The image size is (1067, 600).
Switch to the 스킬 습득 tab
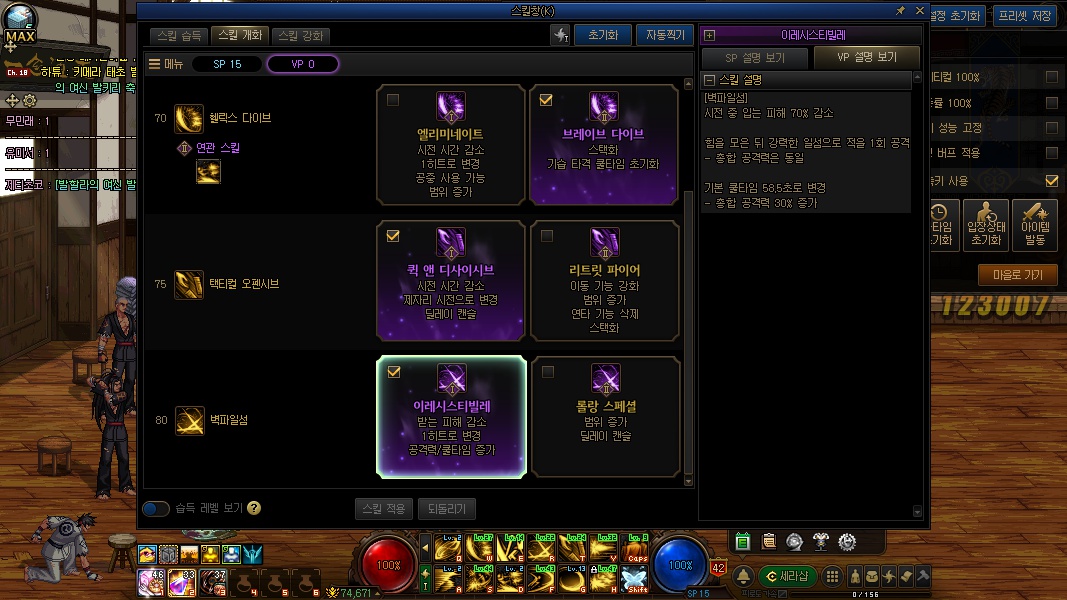pyautogui.click(x=180, y=36)
